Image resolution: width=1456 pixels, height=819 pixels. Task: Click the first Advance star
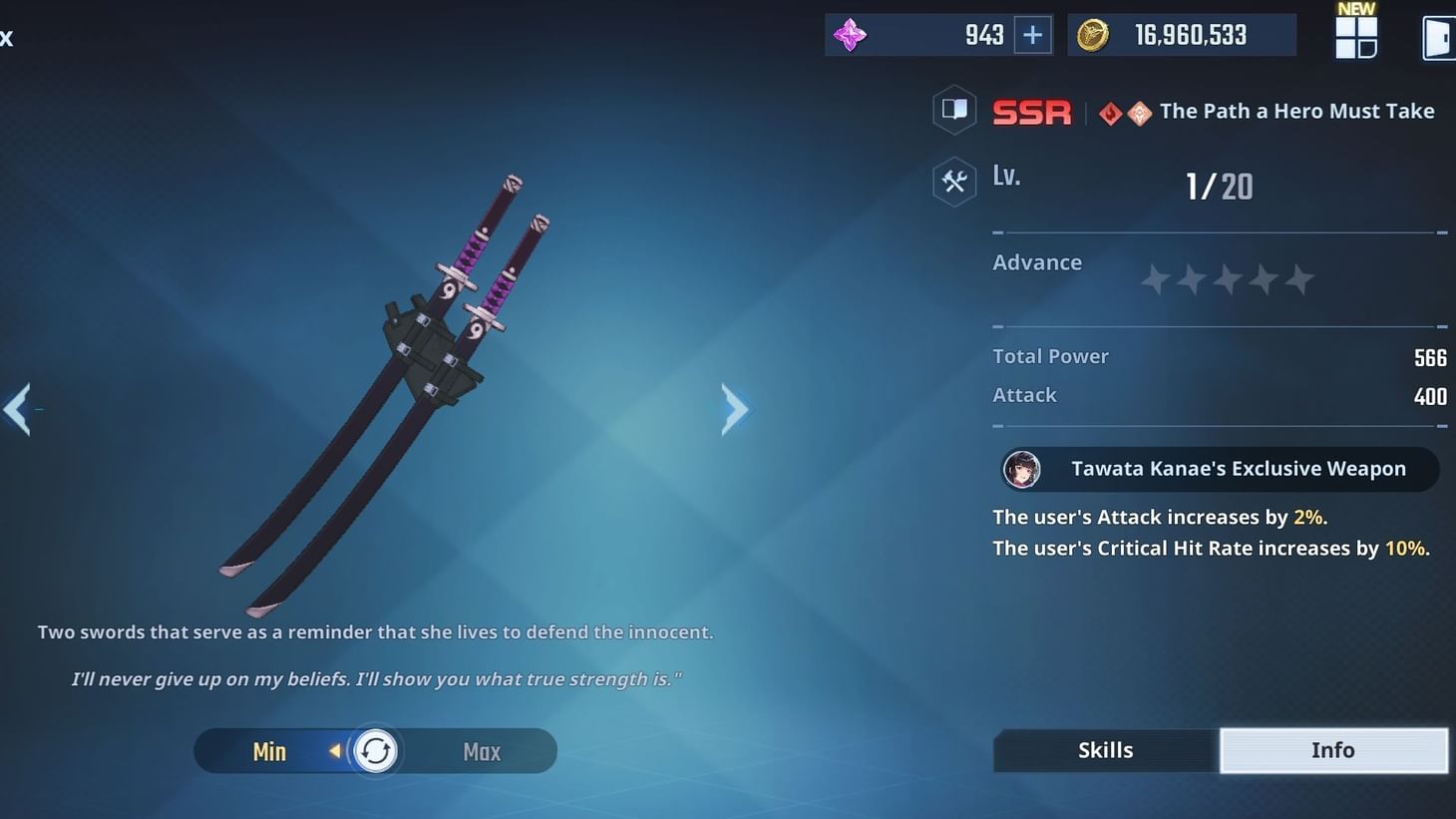pyautogui.click(x=1155, y=280)
